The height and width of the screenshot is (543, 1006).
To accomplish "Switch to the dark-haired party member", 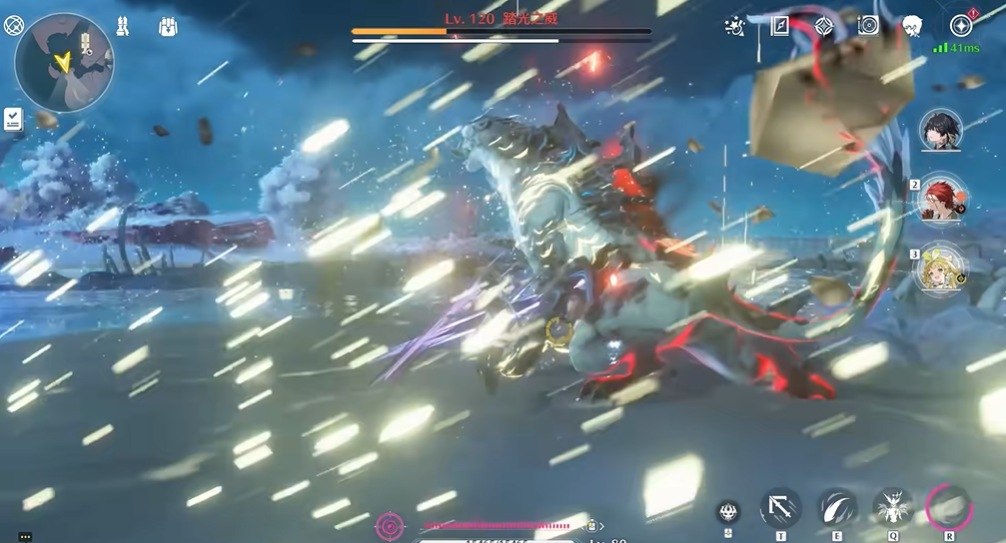I will coord(941,130).
